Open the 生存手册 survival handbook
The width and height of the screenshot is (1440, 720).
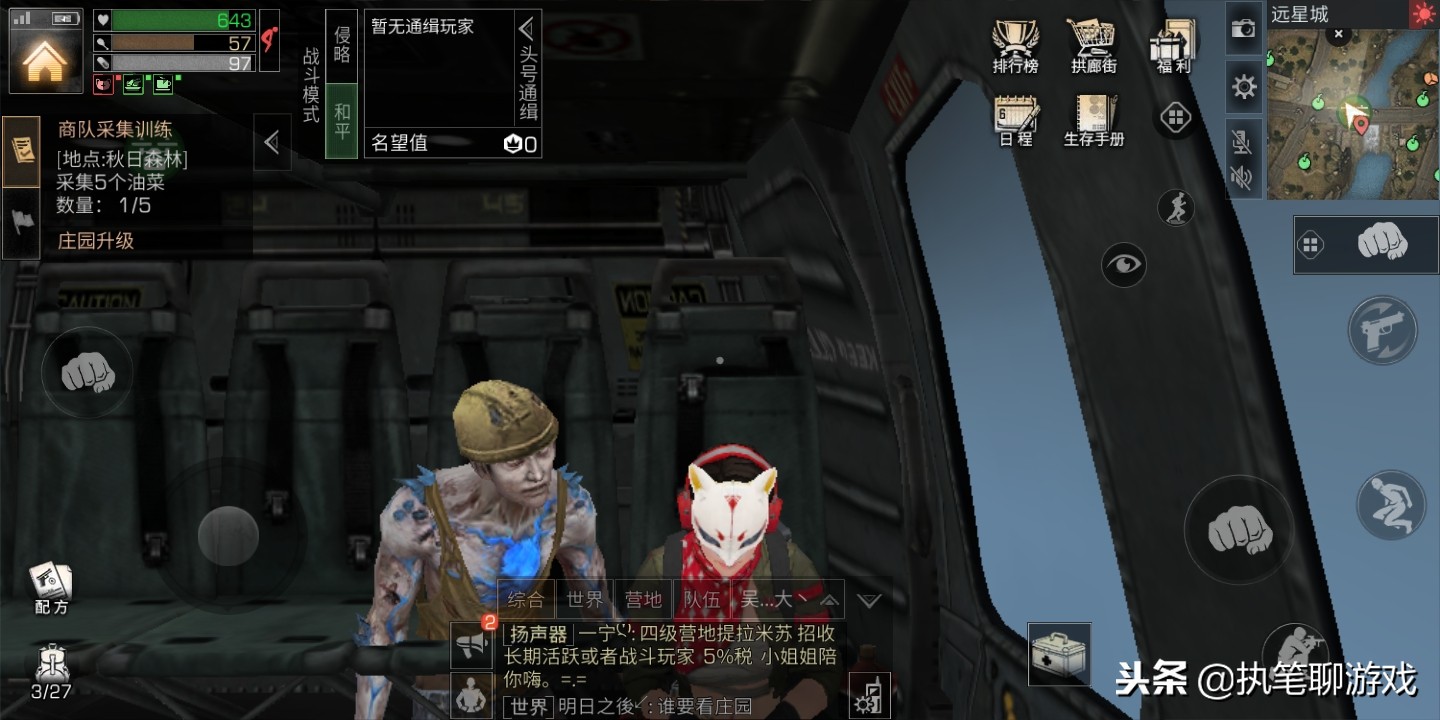point(1092,115)
